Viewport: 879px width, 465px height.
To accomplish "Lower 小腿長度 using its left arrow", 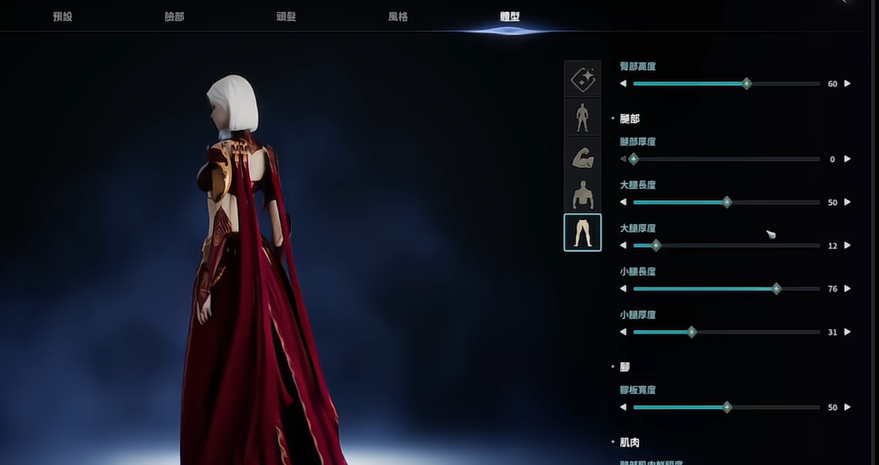I will pyautogui.click(x=623, y=289).
